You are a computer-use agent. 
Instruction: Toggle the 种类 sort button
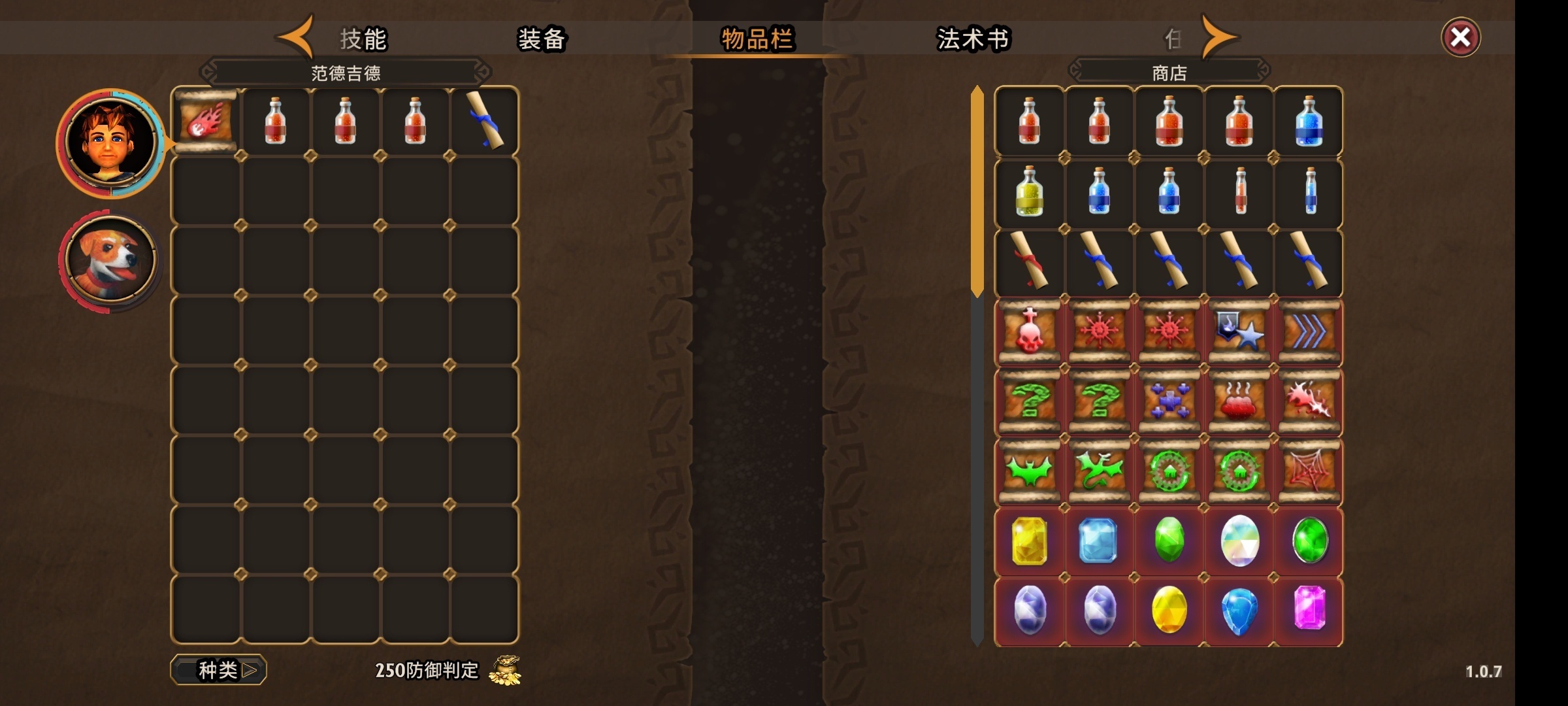219,670
